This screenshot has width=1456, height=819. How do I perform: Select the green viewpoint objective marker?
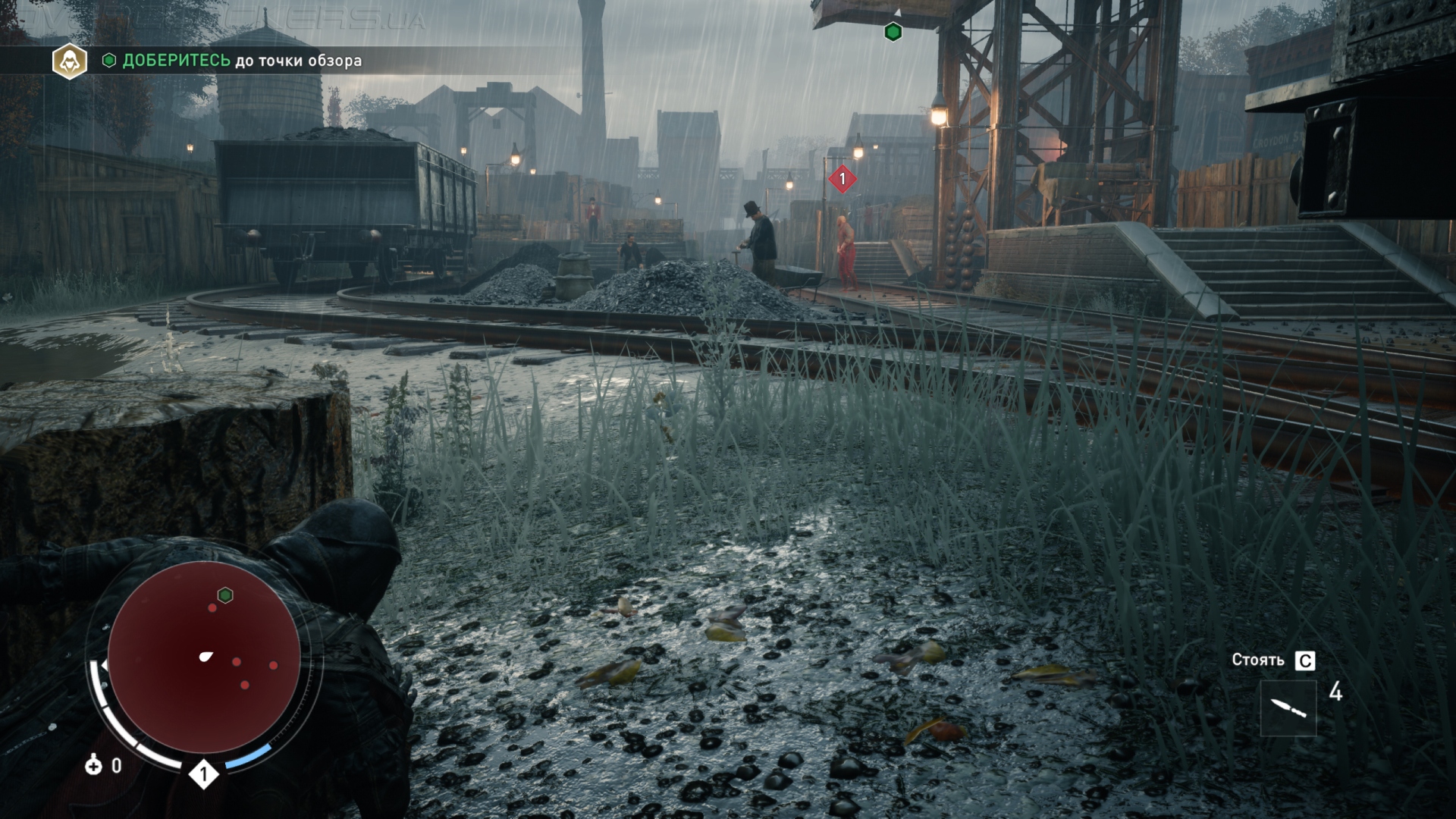point(893,32)
